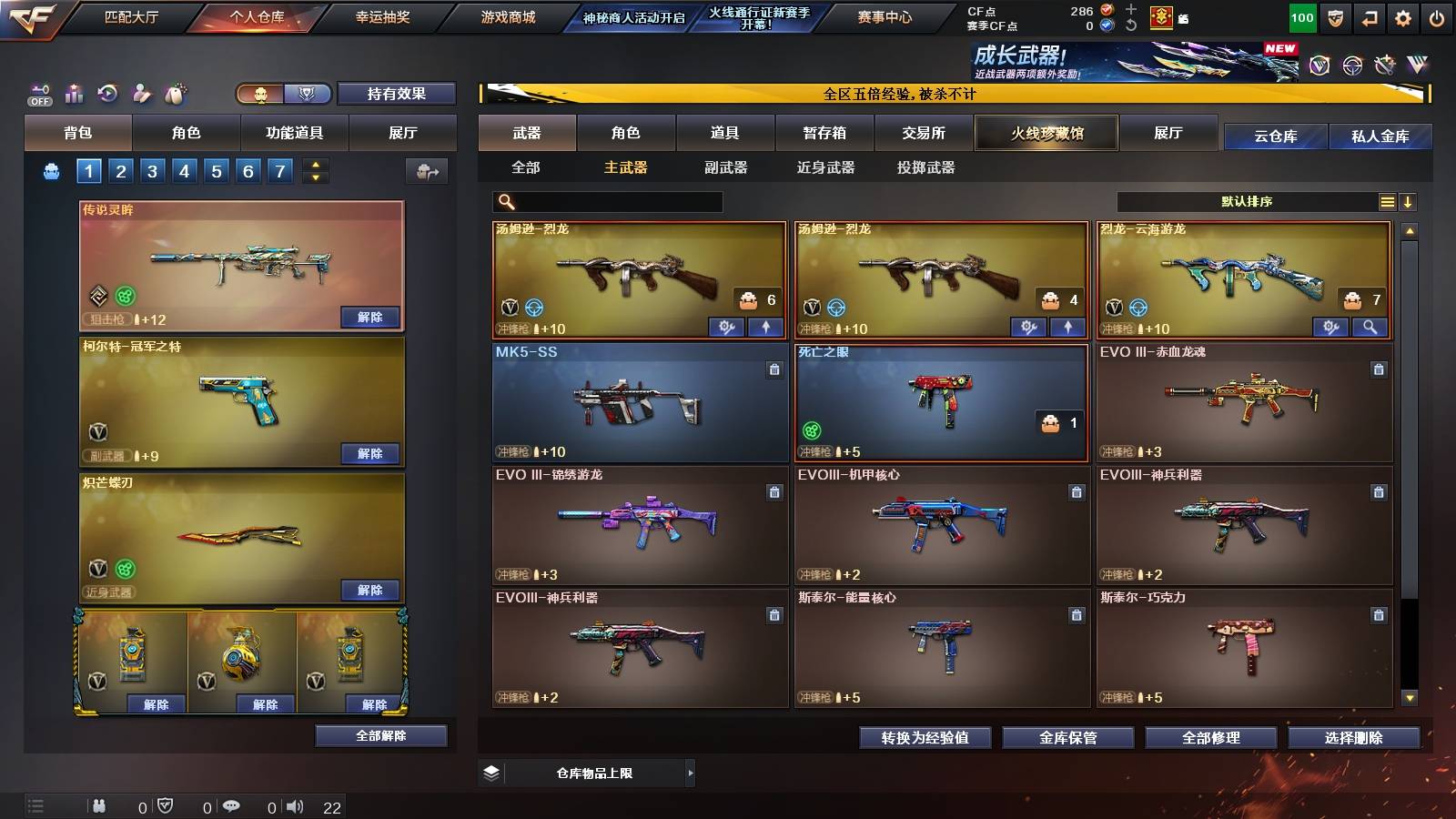Open the personal stats bar-chart icon
Viewport: 1456px width, 819px height.
point(74,94)
